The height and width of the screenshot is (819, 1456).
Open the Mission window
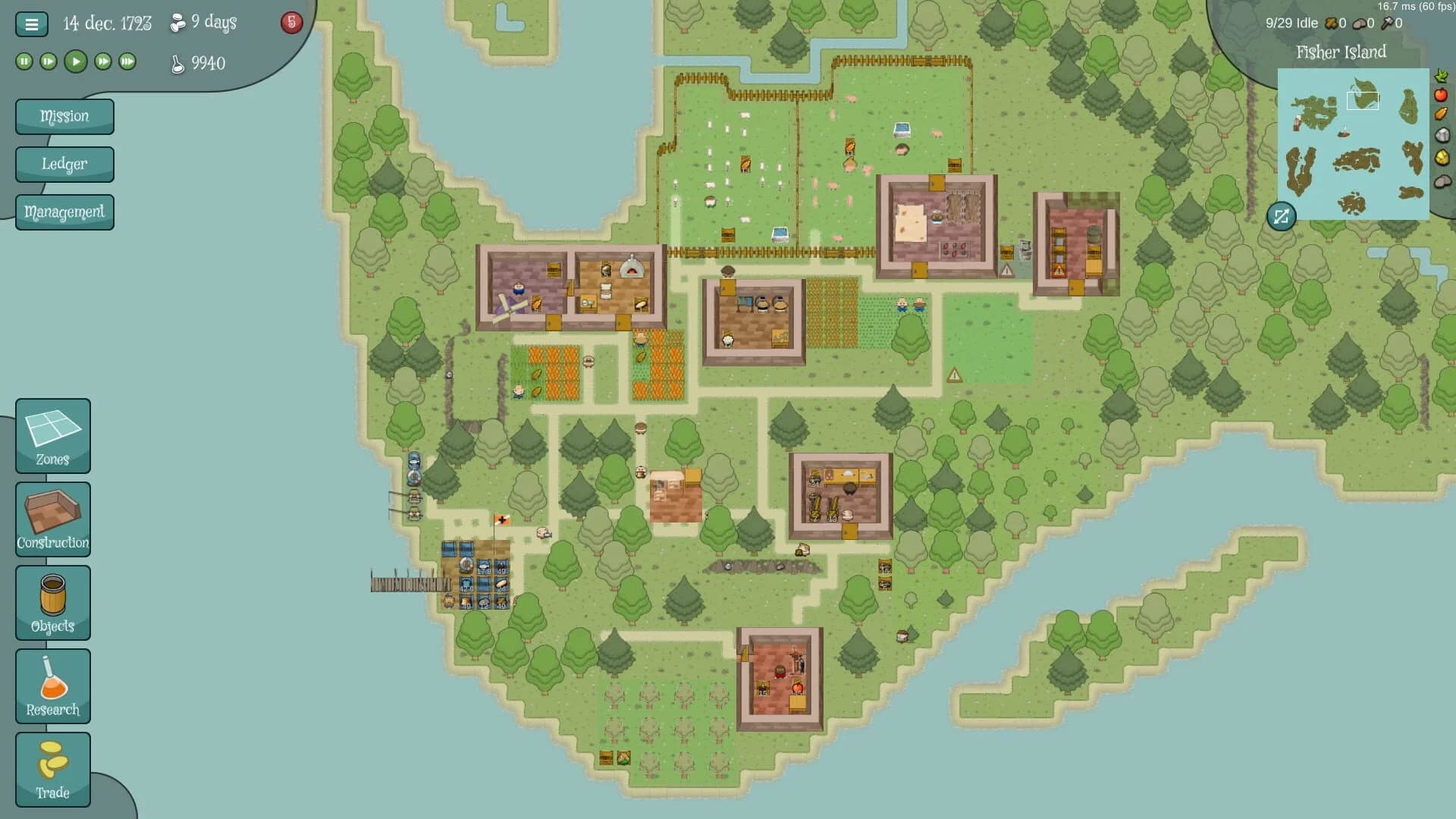(x=64, y=116)
